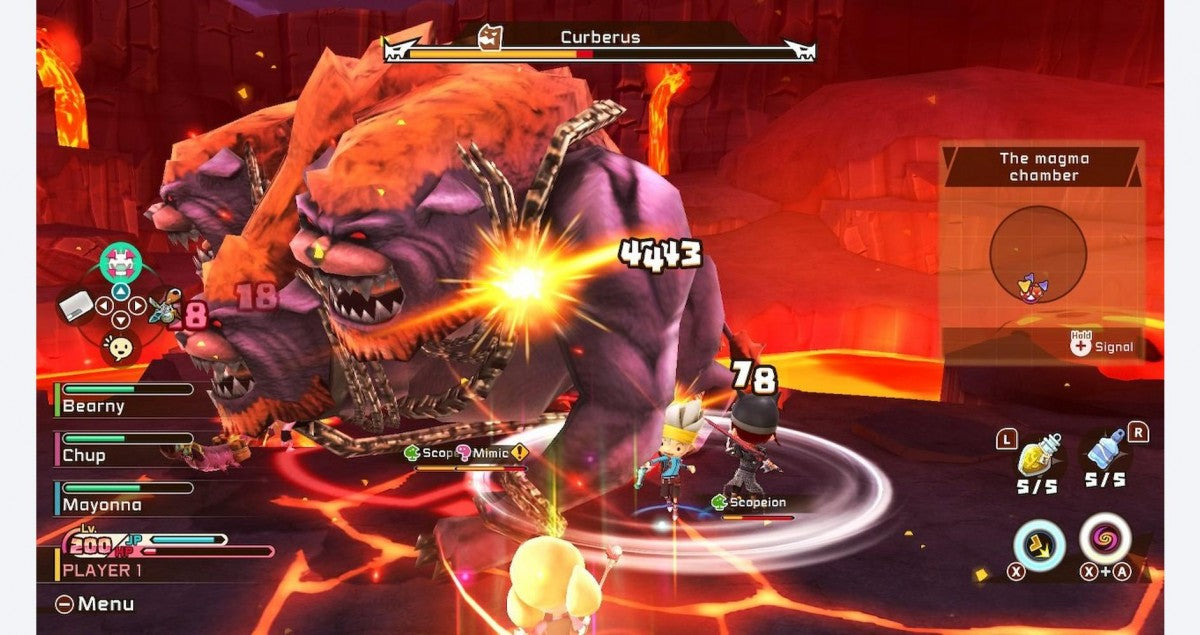
Task: Click the Curberus boss name banner
Action: [x=600, y=39]
